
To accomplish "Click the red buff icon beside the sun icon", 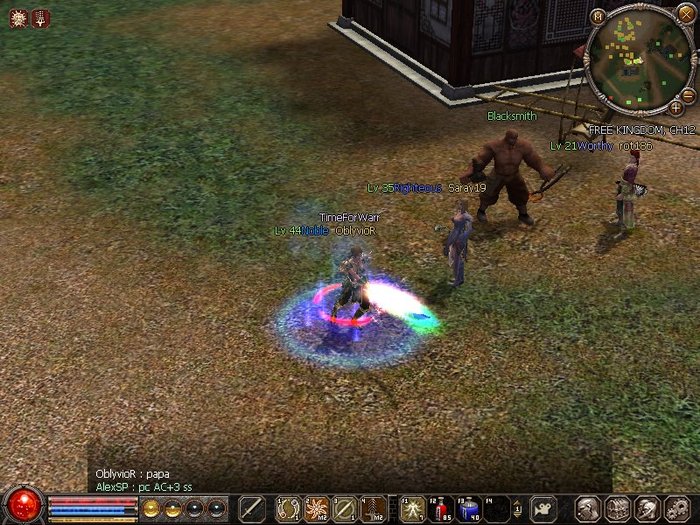I will [40, 17].
